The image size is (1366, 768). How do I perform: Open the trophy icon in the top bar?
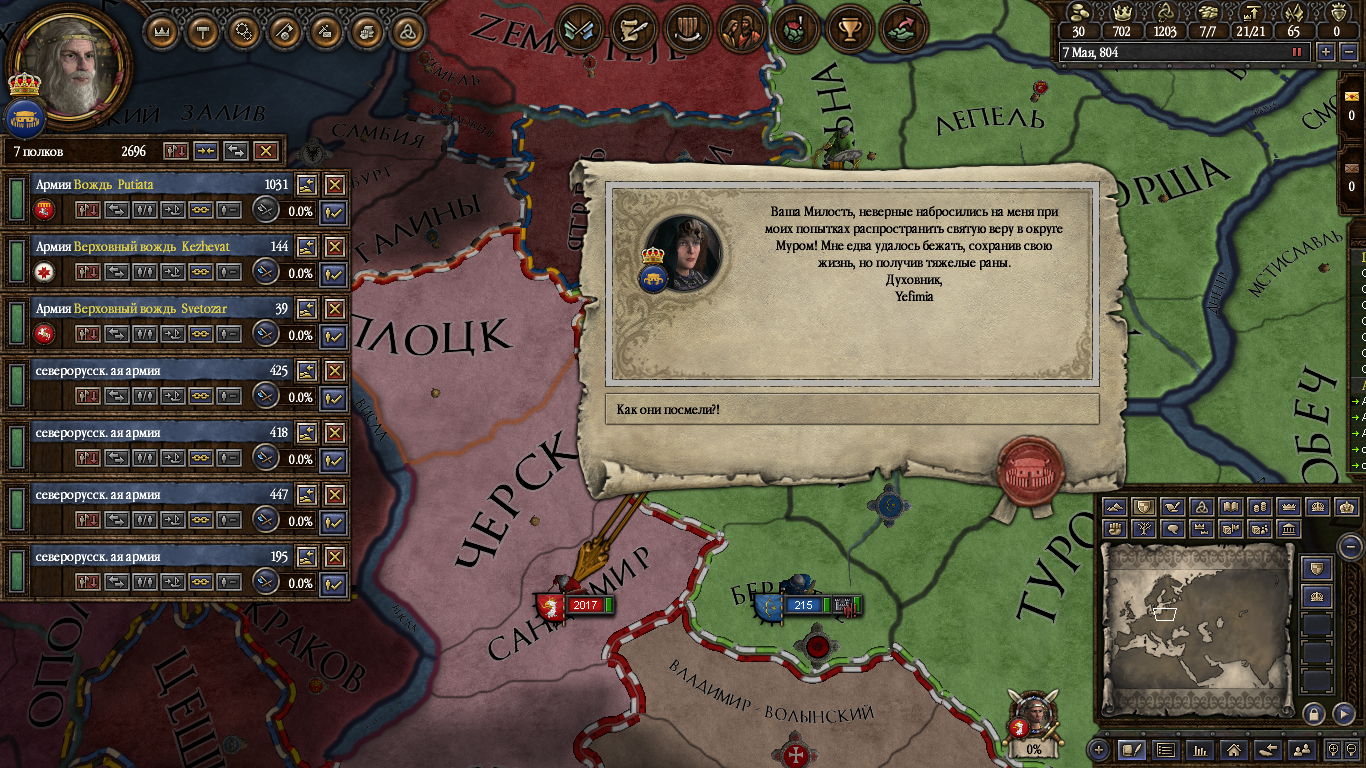point(850,30)
